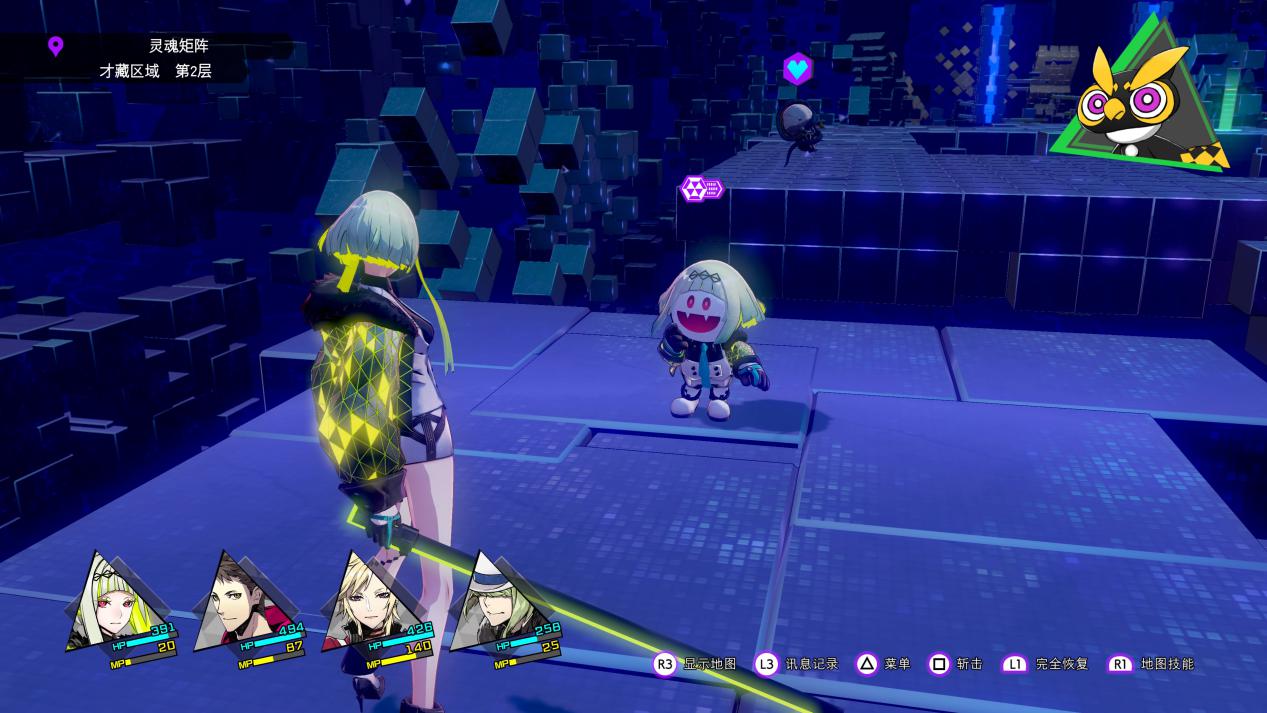Click the purple hexagon marker above the demon

coord(700,188)
